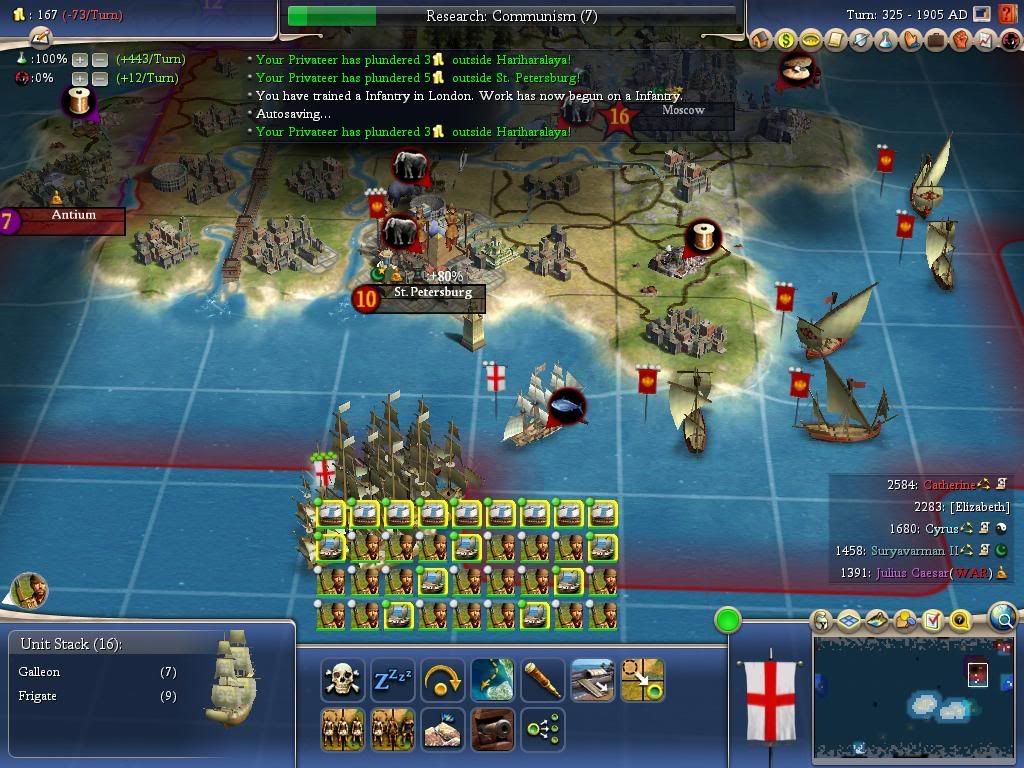Open the Military Advisor fist icon
This screenshot has width=1024, height=768.
(x=959, y=41)
